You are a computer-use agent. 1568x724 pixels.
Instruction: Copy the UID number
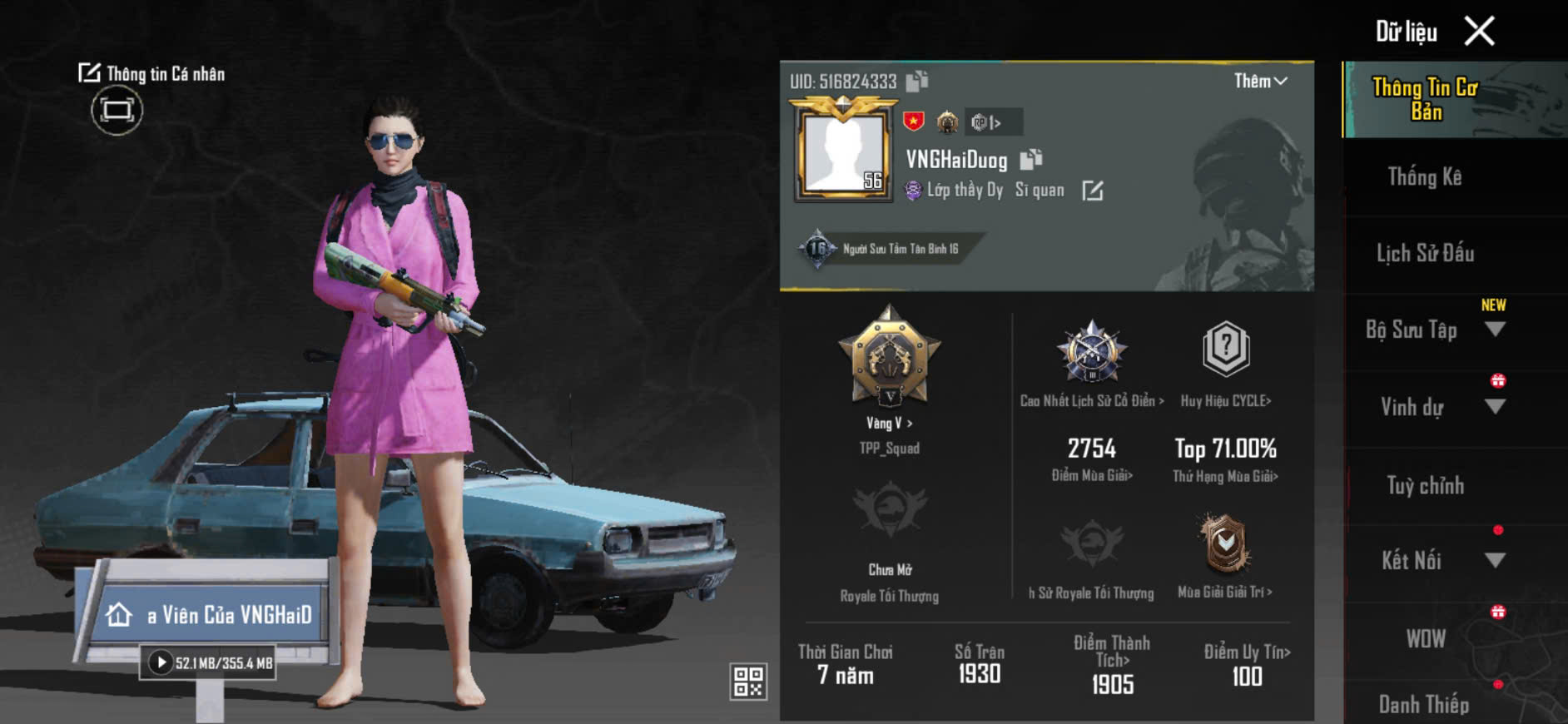click(917, 81)
